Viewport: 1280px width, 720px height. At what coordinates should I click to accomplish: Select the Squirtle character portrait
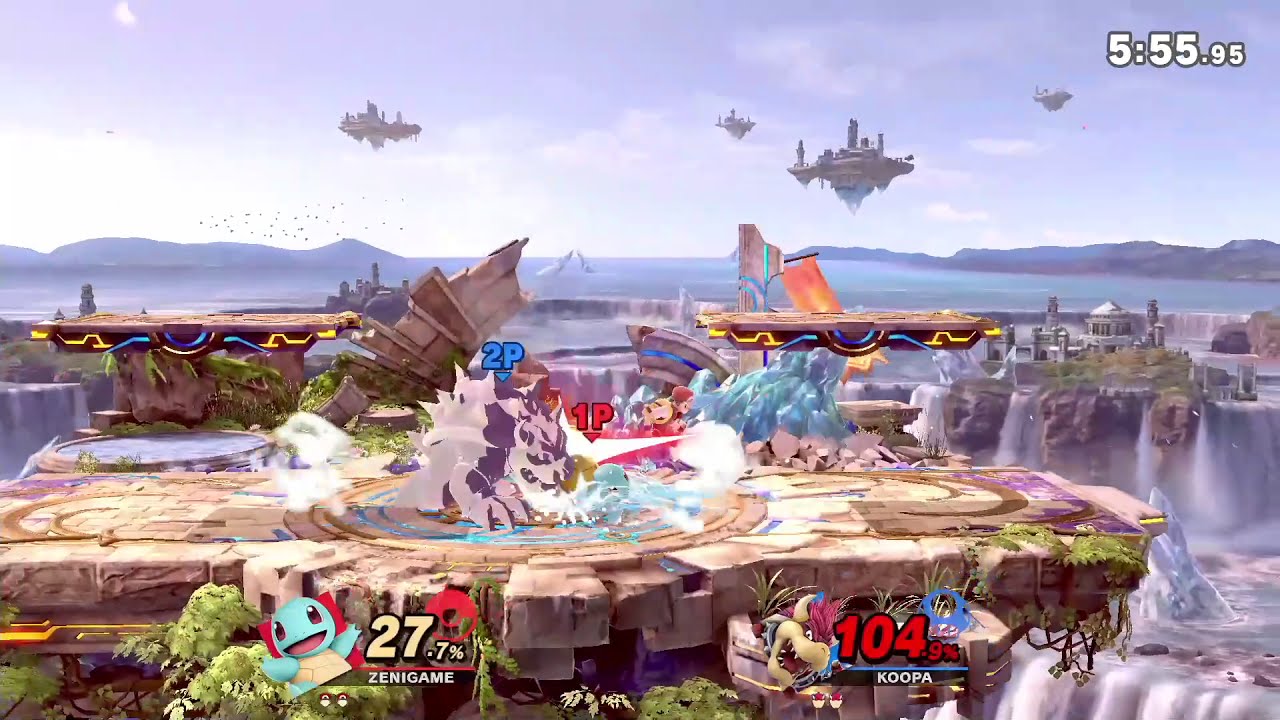[x=306, y=635]
